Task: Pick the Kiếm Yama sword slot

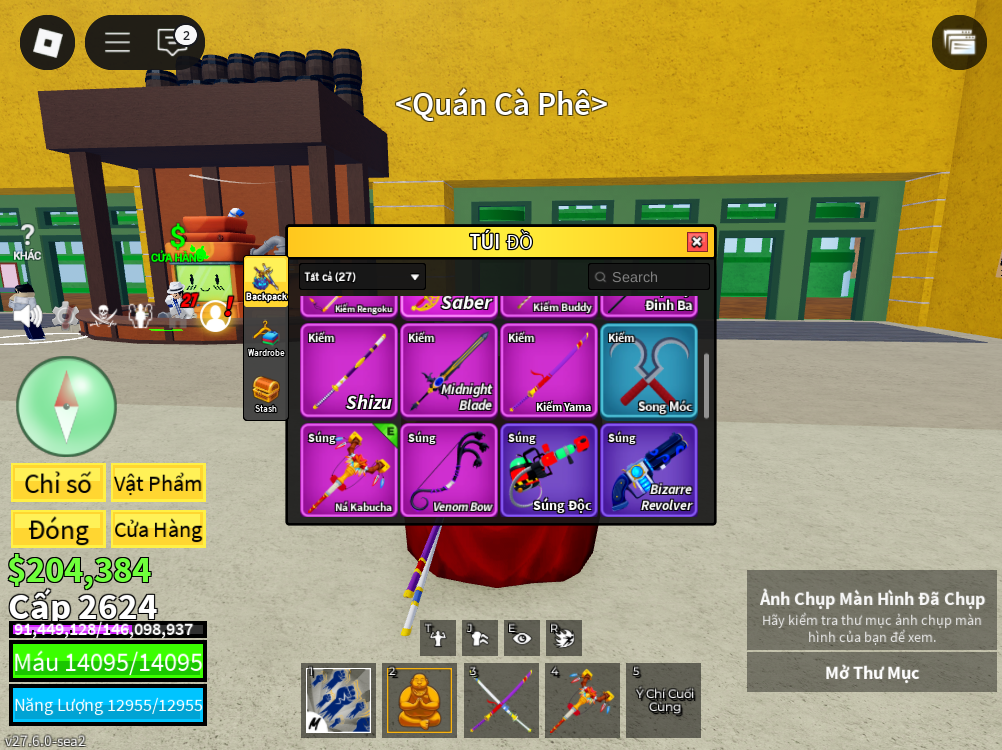Action: coord(549,370)
